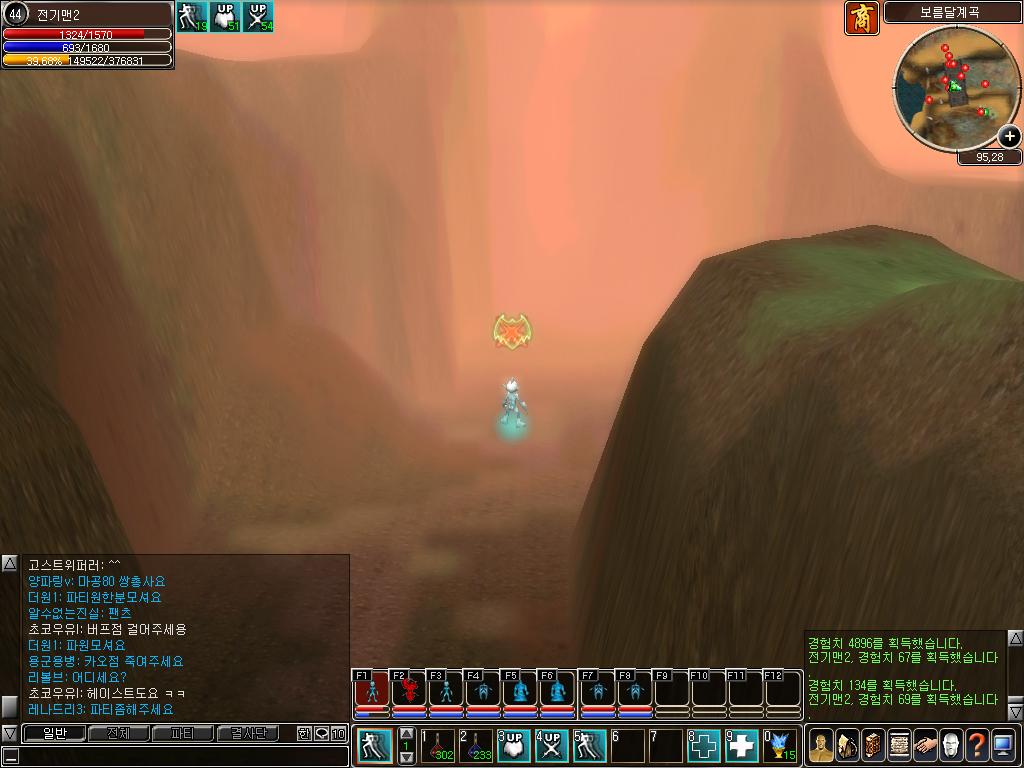Switch to the 전체 chat tab

coord(118,733)
